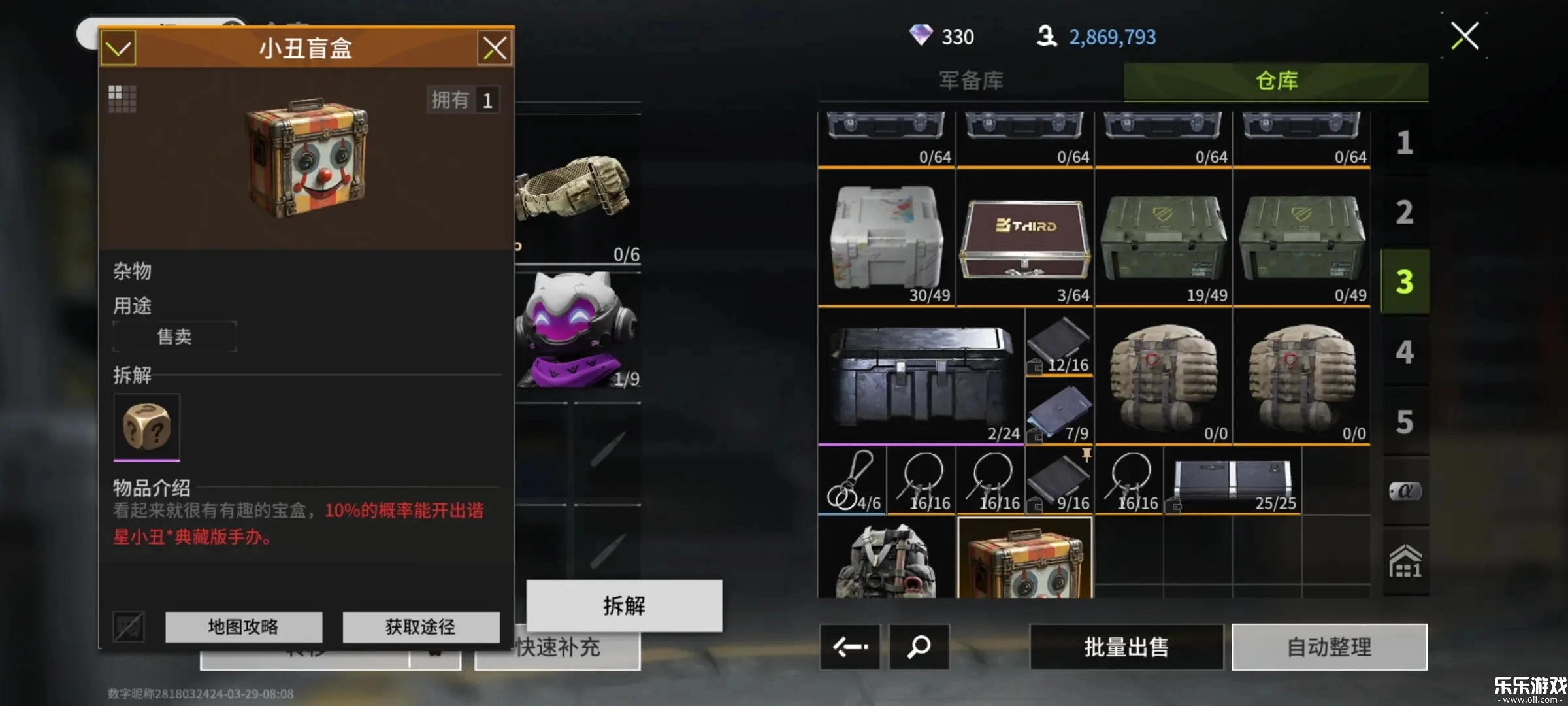Click the 地图攻略 button
This screenshot has height=706, width=1568.
[244, 627]
